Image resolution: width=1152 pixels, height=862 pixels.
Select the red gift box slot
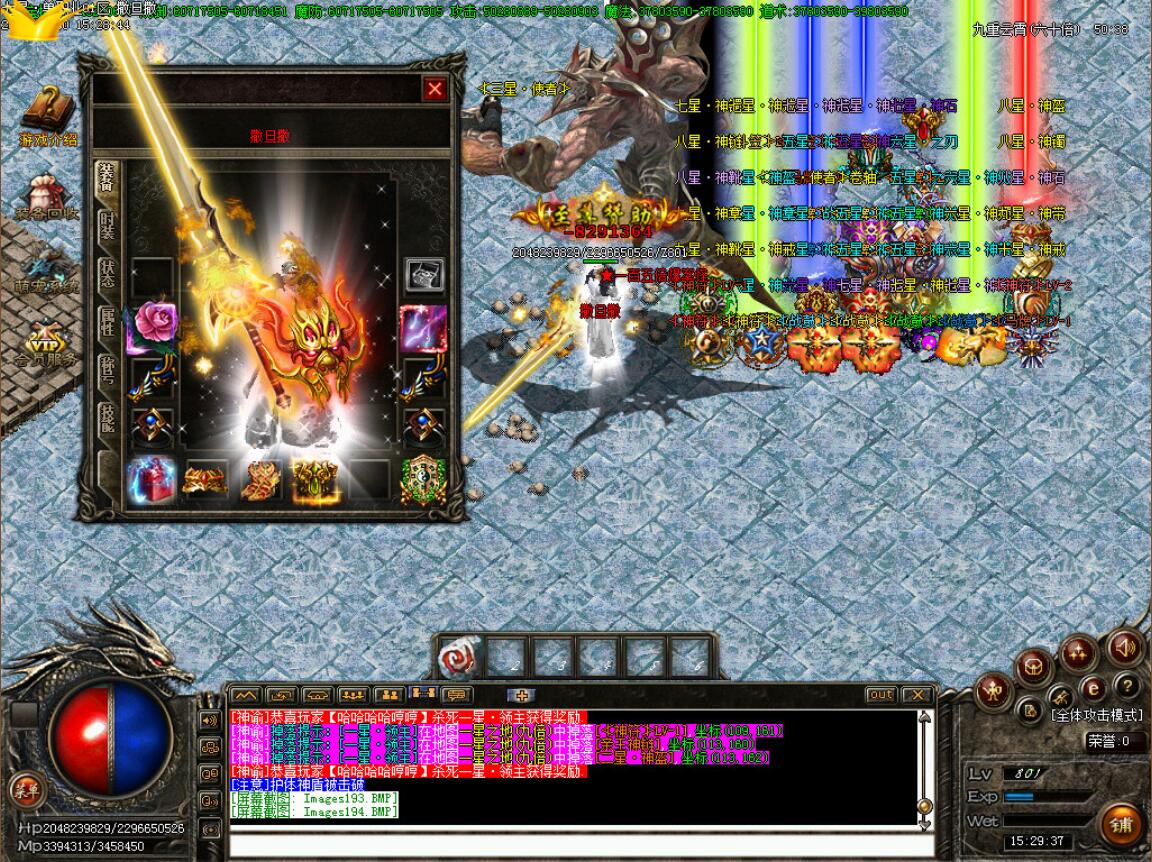(153, 480)
